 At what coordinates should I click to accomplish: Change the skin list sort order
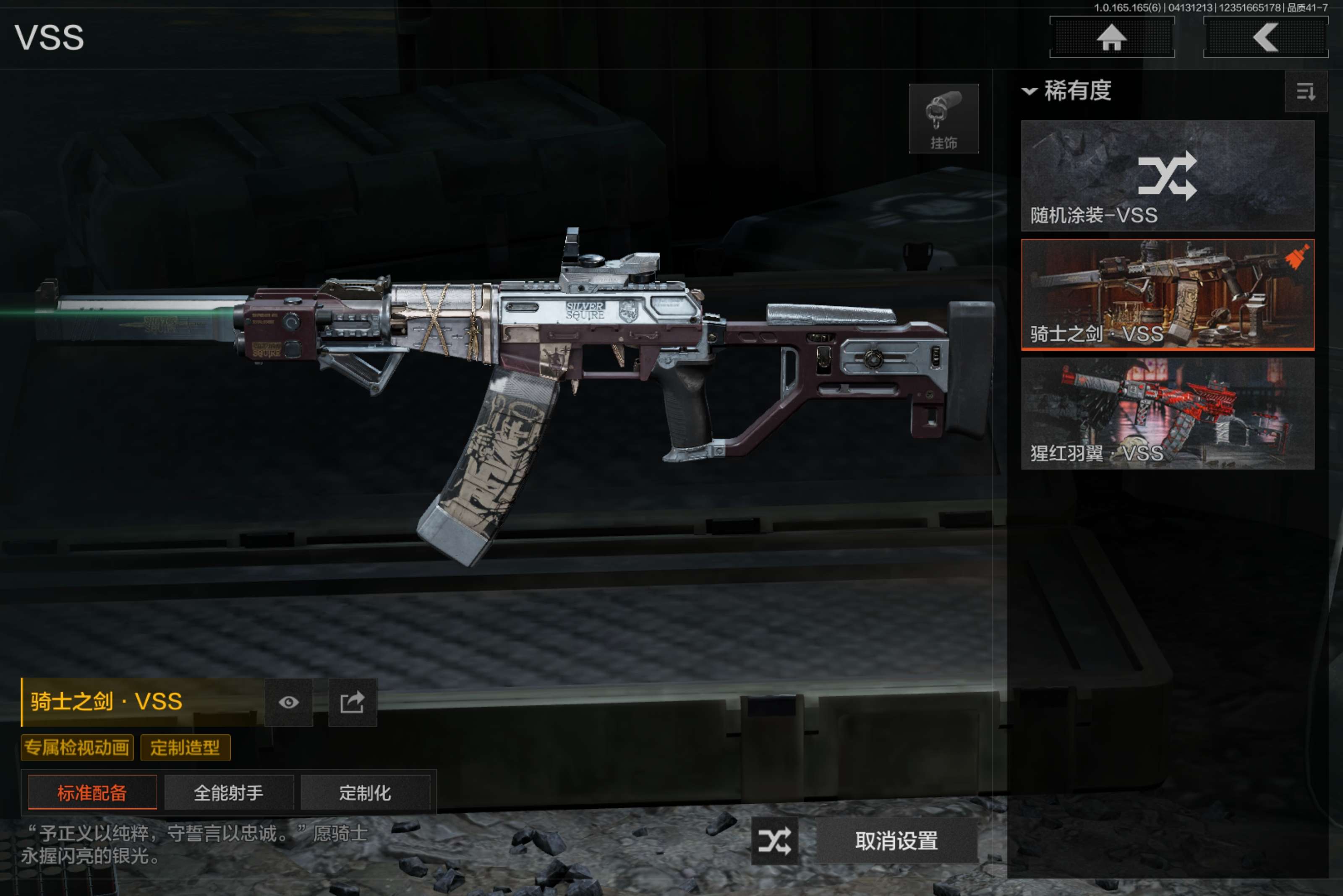click(x=1305, y=91)
